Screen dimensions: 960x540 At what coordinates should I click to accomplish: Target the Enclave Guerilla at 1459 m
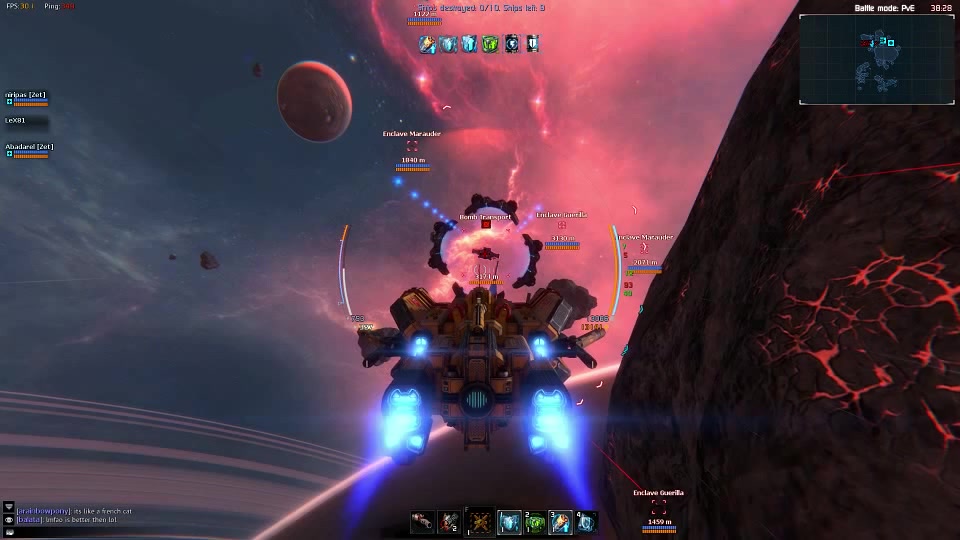(659, 507)
